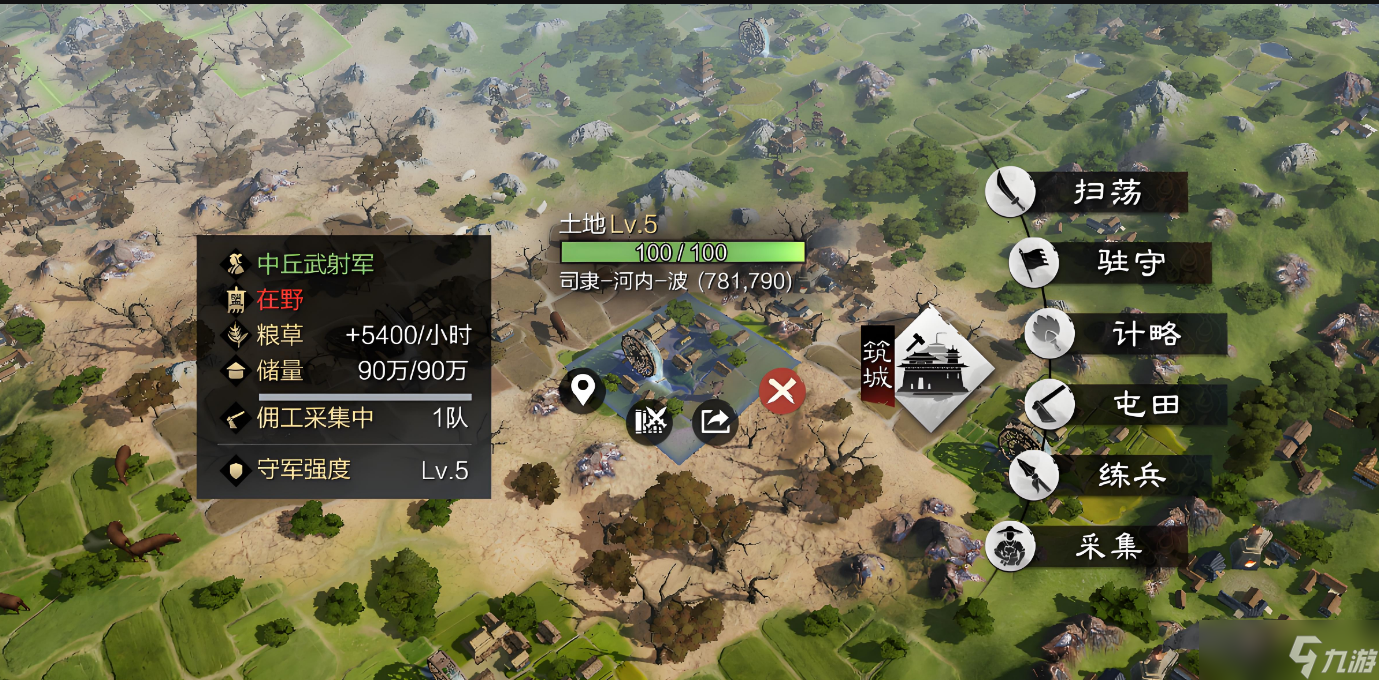1379x680 pixels.
Task: Open the 计略 stratagem option
Action: (x=1124, y=334)
